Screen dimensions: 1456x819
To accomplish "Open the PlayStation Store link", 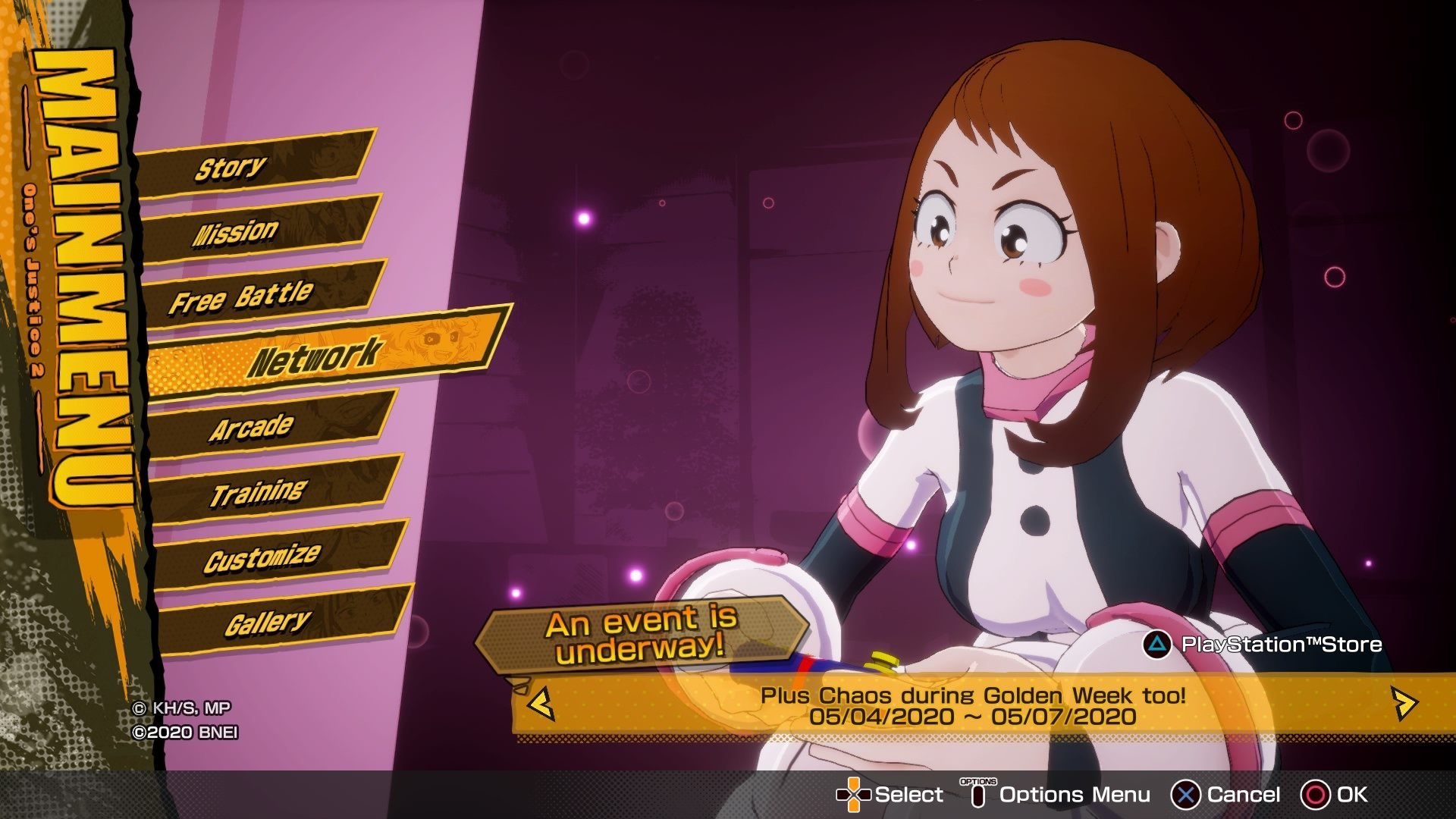I will pos(1263,645).
